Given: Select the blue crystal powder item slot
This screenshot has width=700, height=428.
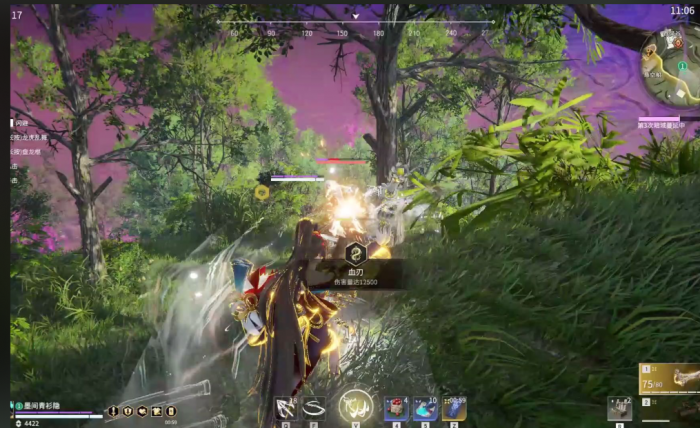Looking at the screenshot, I should [x=425, y=408].
